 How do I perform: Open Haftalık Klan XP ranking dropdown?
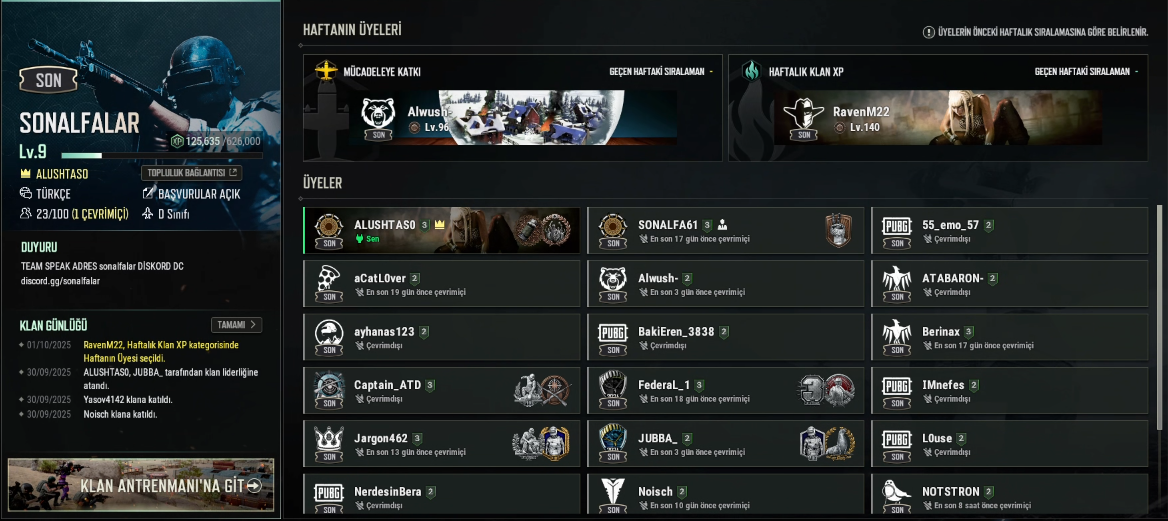1087,72
